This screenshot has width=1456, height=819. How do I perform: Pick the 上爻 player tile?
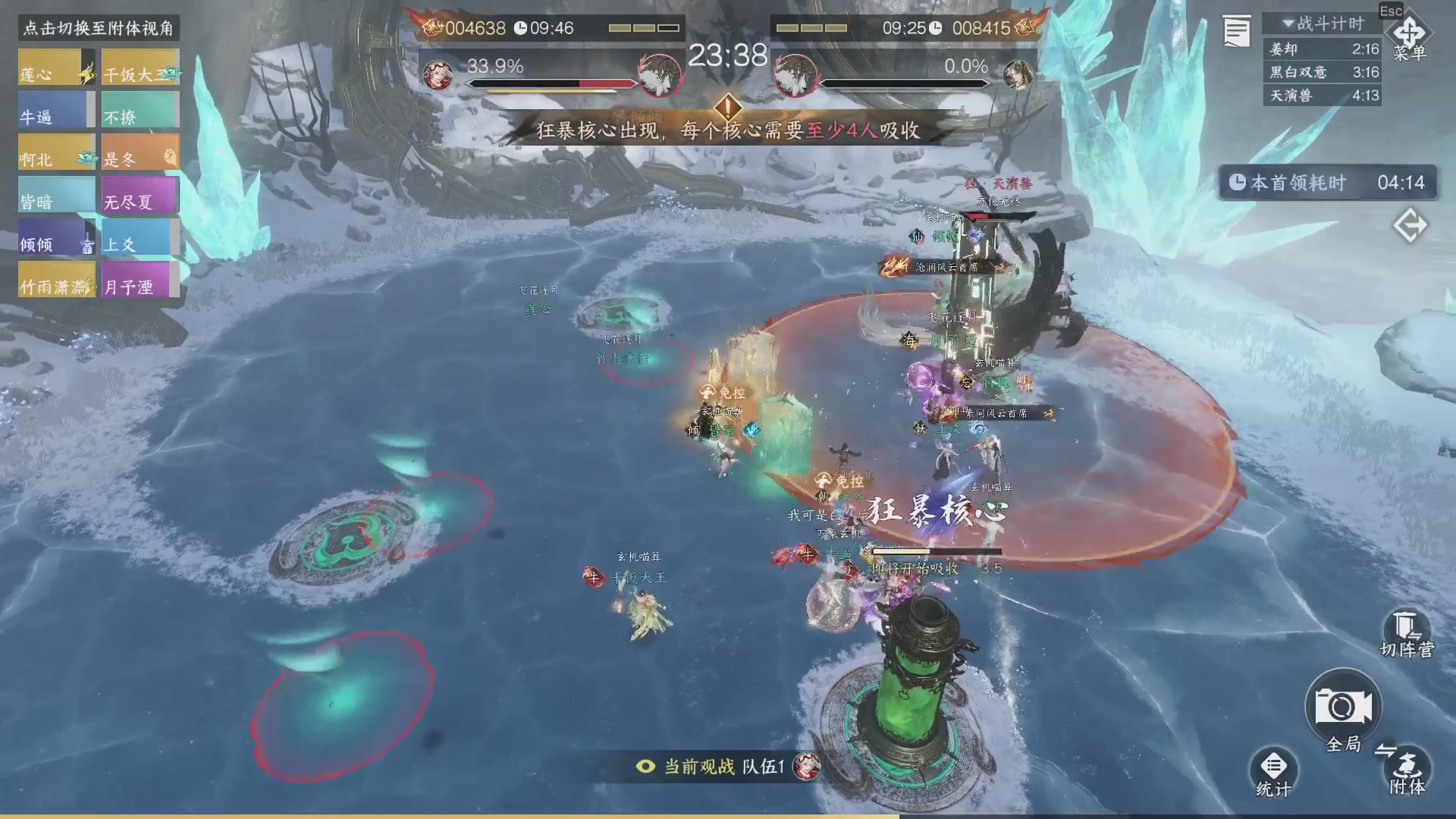(x=140, y=238)
